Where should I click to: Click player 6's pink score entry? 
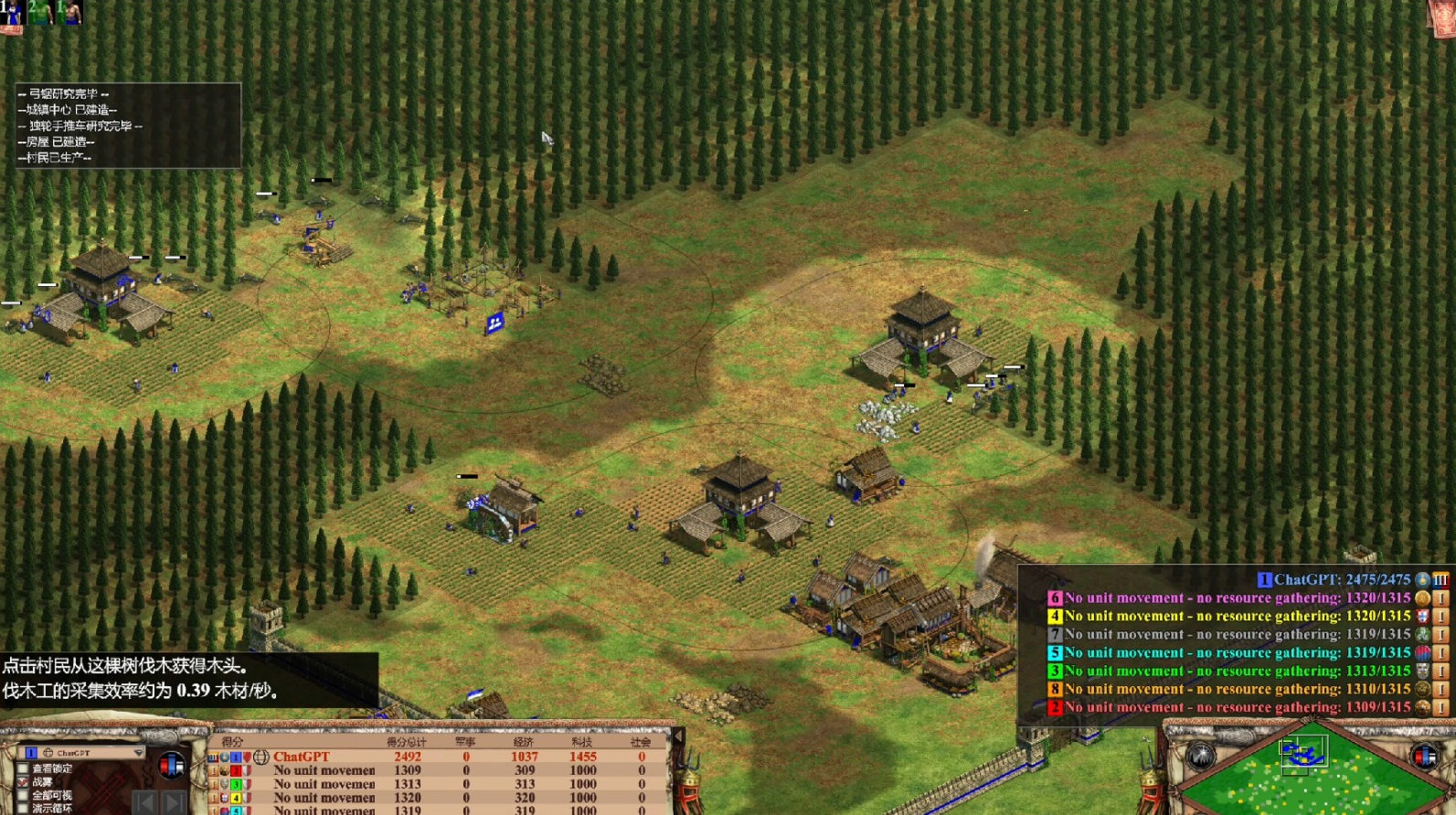click(1225, 598)
